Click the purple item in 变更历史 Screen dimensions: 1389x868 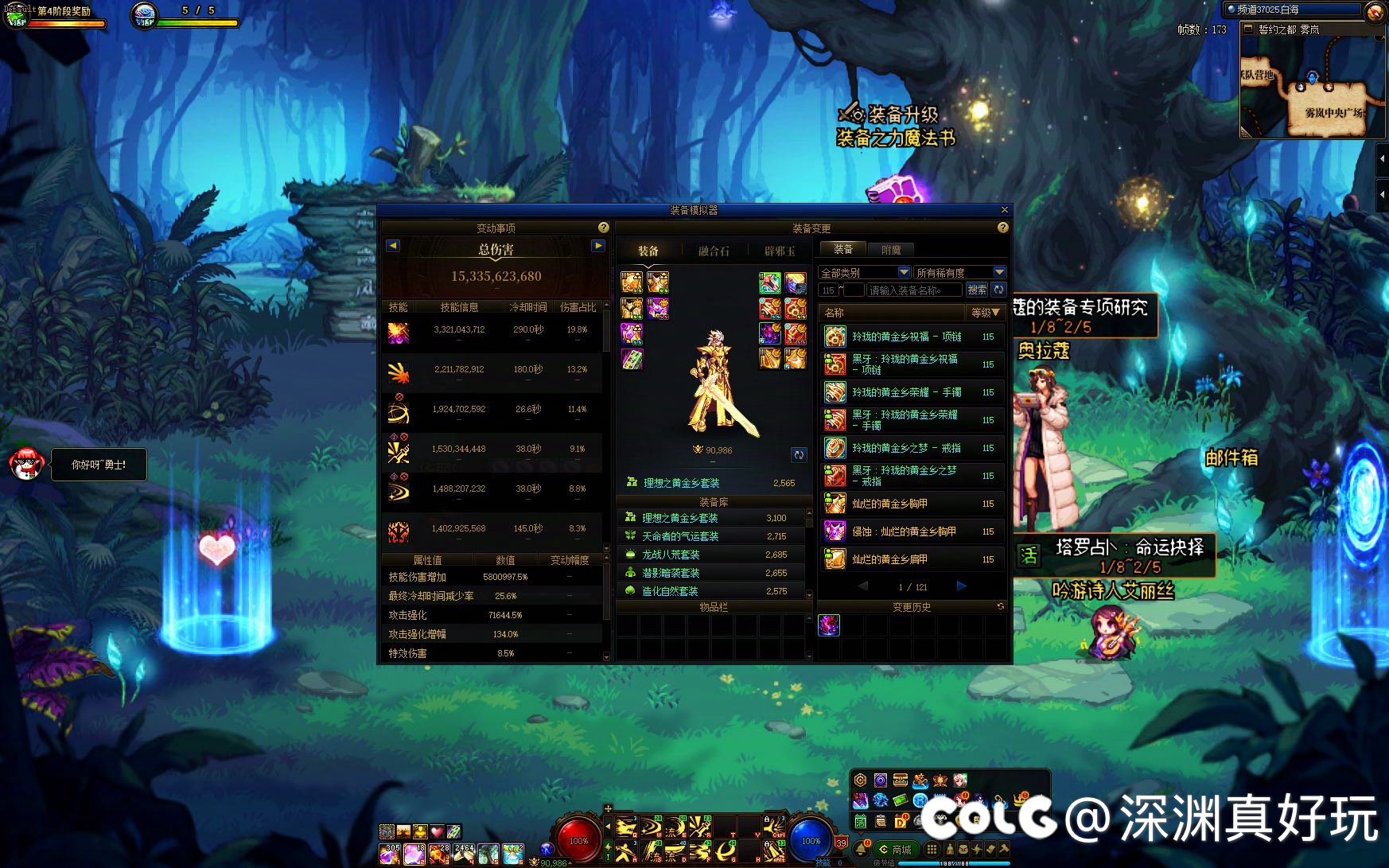(x=829, y=625)
